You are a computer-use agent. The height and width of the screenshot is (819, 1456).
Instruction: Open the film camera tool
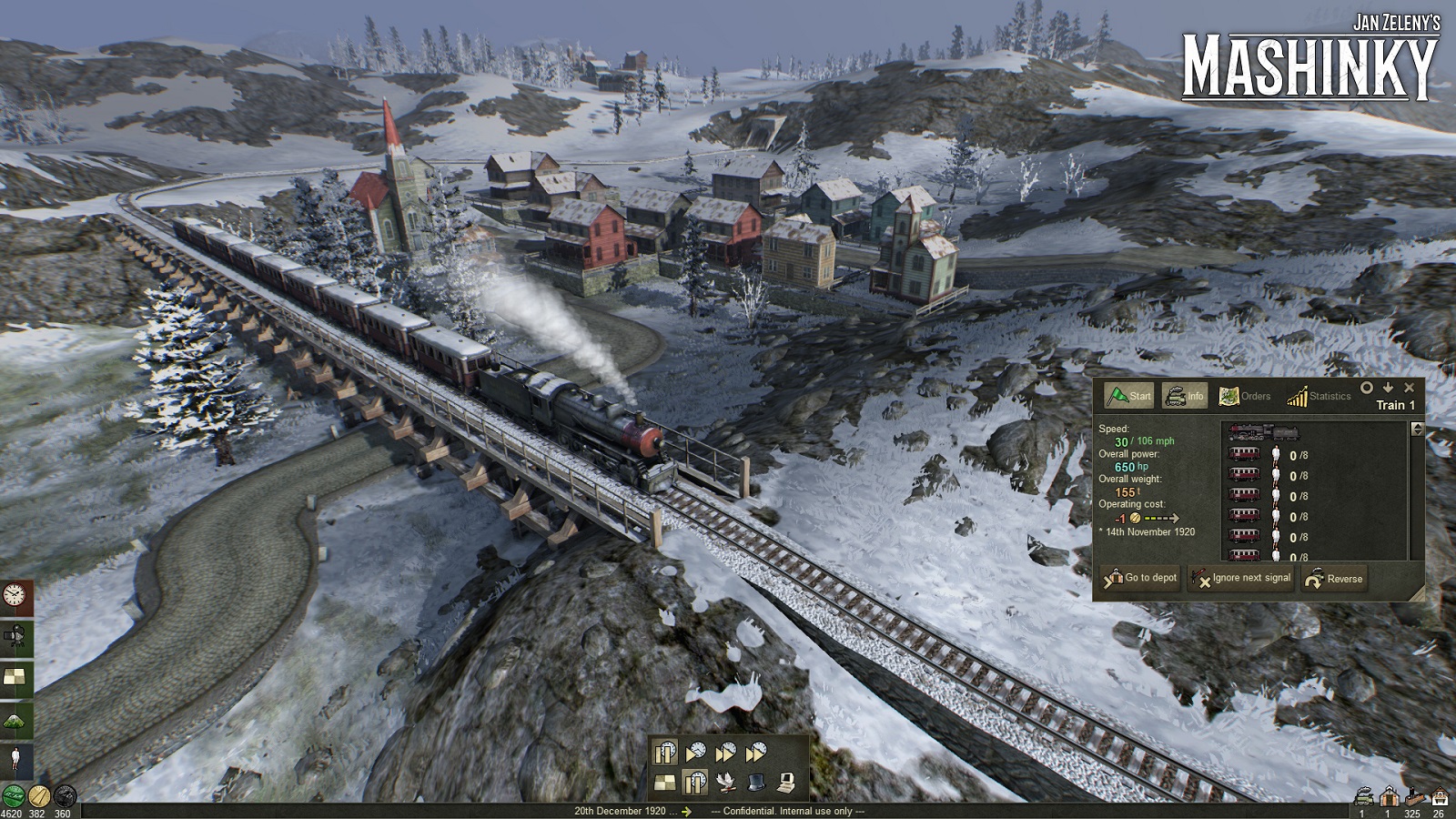click(x=15, y=636)
